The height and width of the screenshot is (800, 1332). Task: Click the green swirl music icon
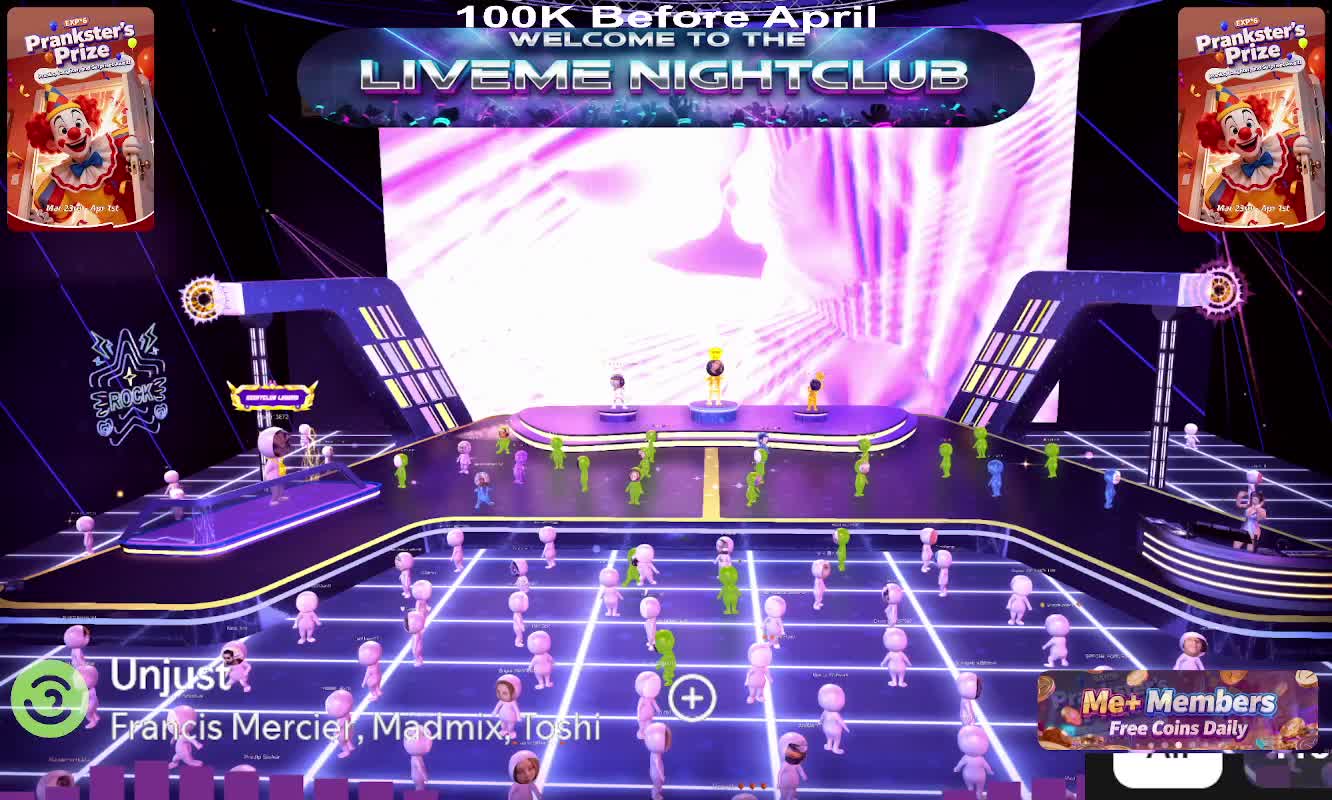(x=49, y=698)
